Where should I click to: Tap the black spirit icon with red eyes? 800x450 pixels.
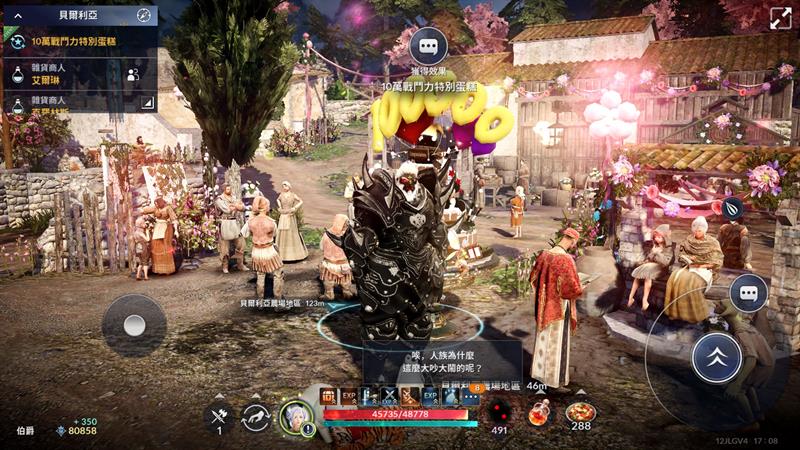499,411
